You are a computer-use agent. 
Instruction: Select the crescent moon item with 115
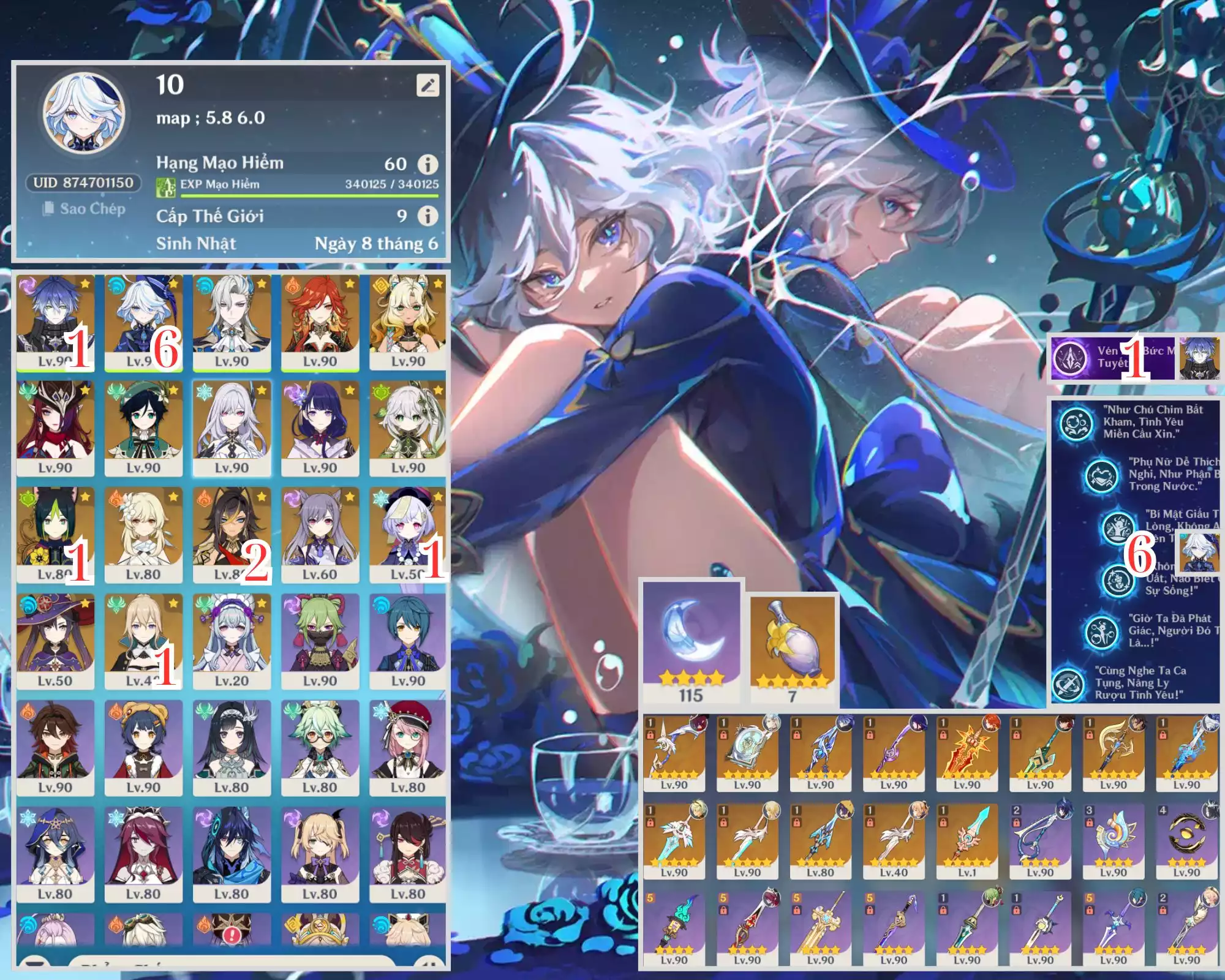pos(692,641)
